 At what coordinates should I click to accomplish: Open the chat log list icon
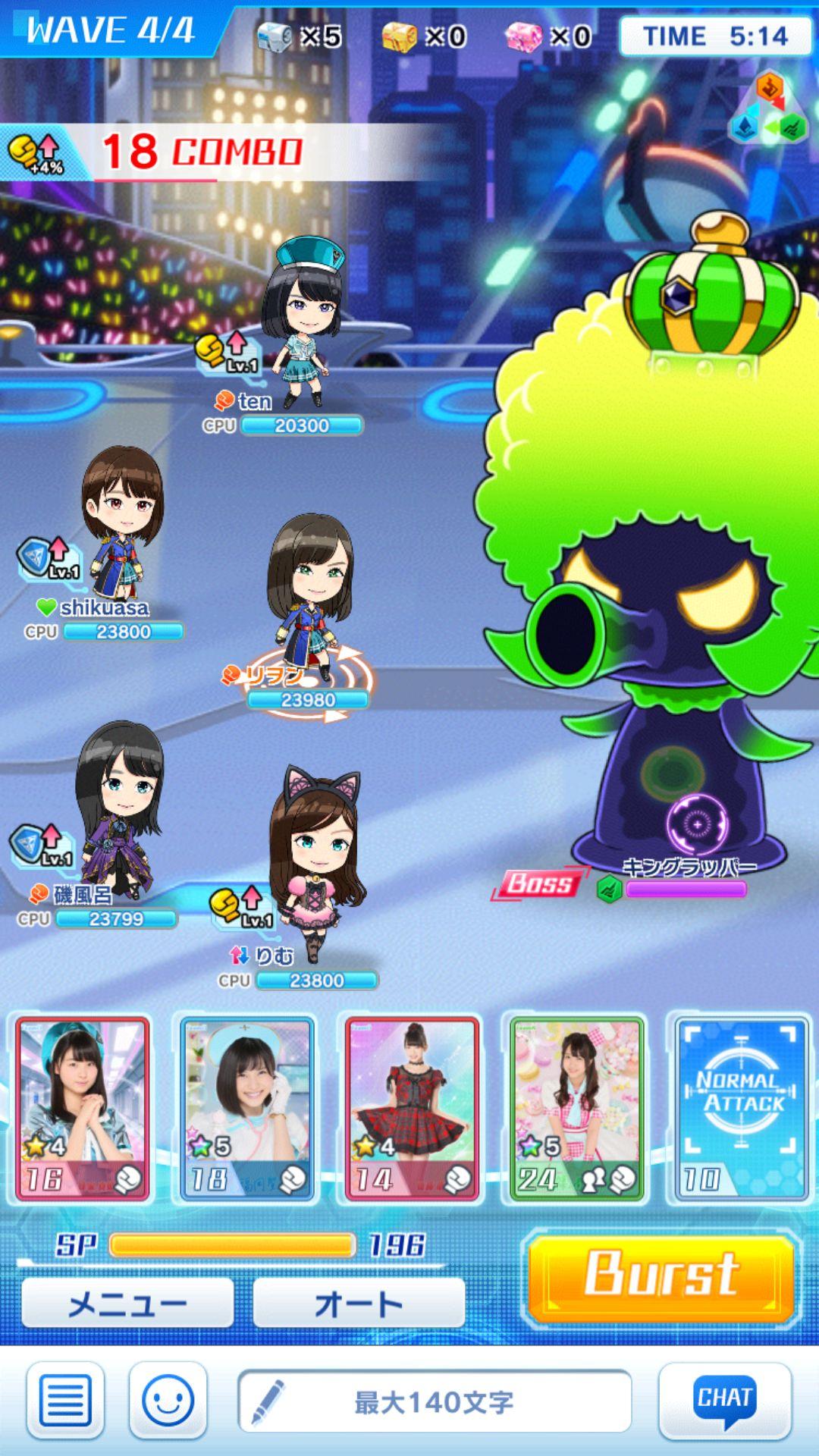click(x=65, y=1401)
